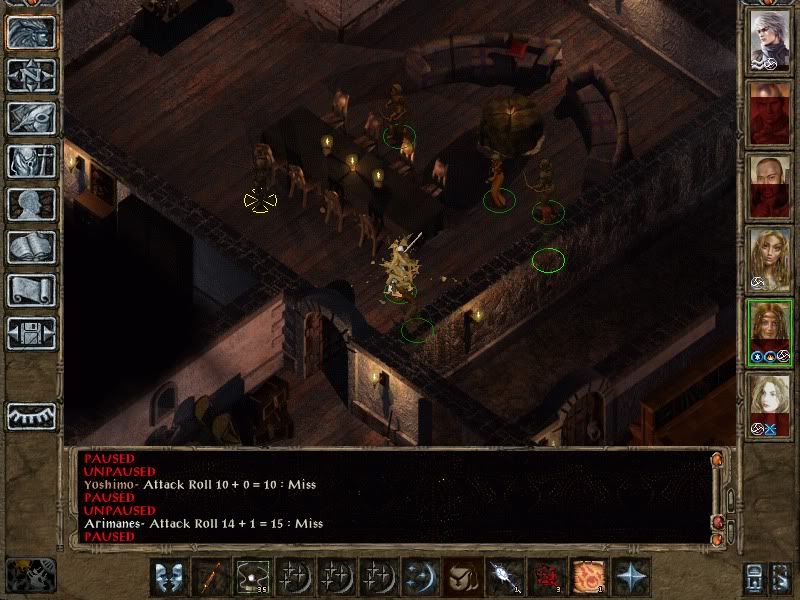Open the inventory screen from the armored figure button
Screen dimensions: 800x600
click(31, 161)
